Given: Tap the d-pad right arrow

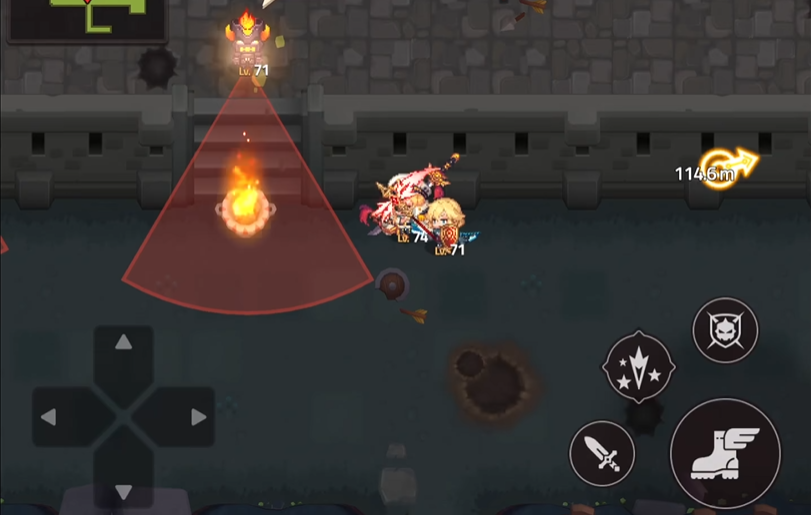Looking at the screenshot, I should click(198, 417).
